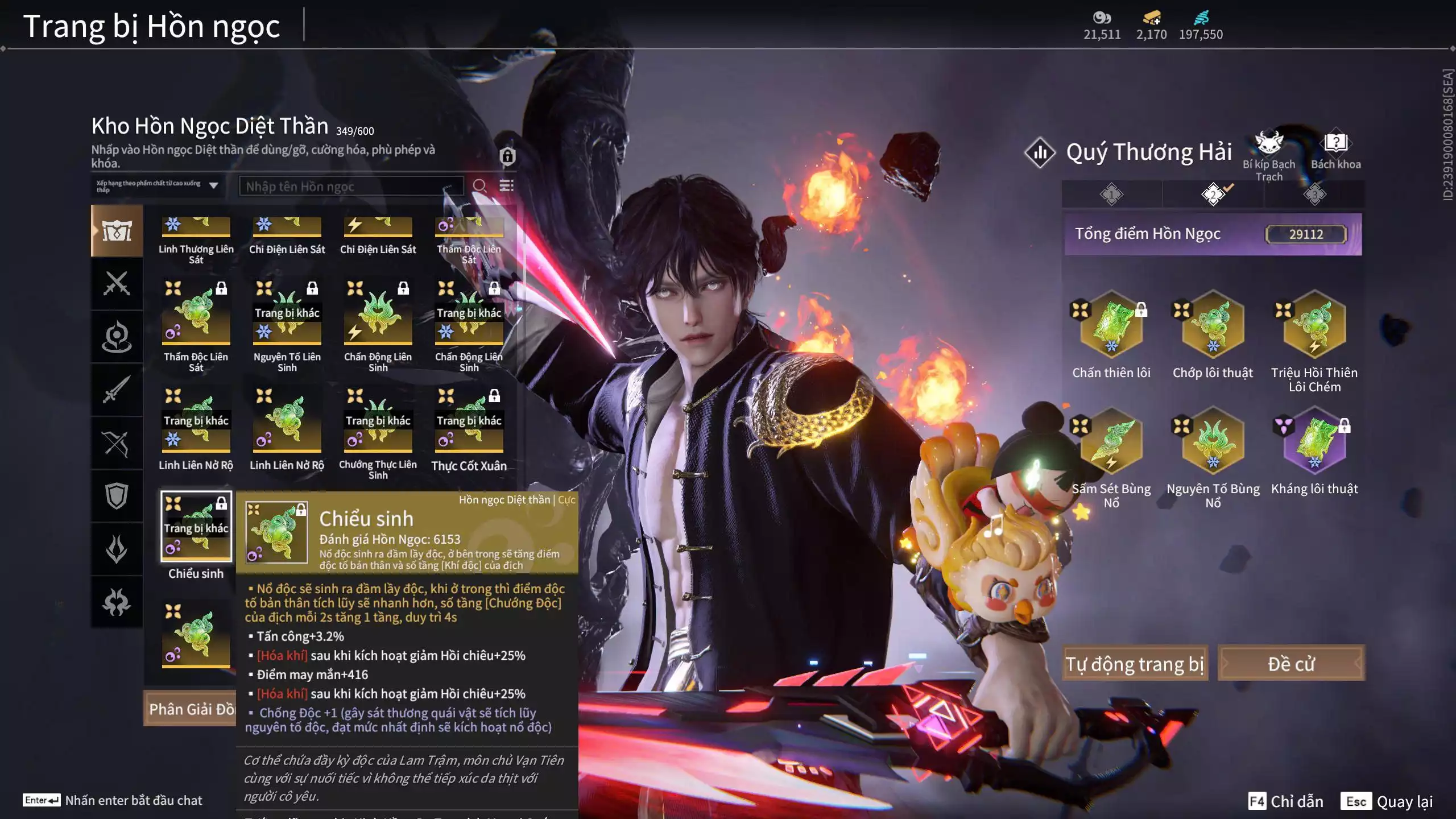Screen dimensions: 1456x819
Task: Open the stats icon beside Quý Thương Hải
Action: pos(1040,152)
